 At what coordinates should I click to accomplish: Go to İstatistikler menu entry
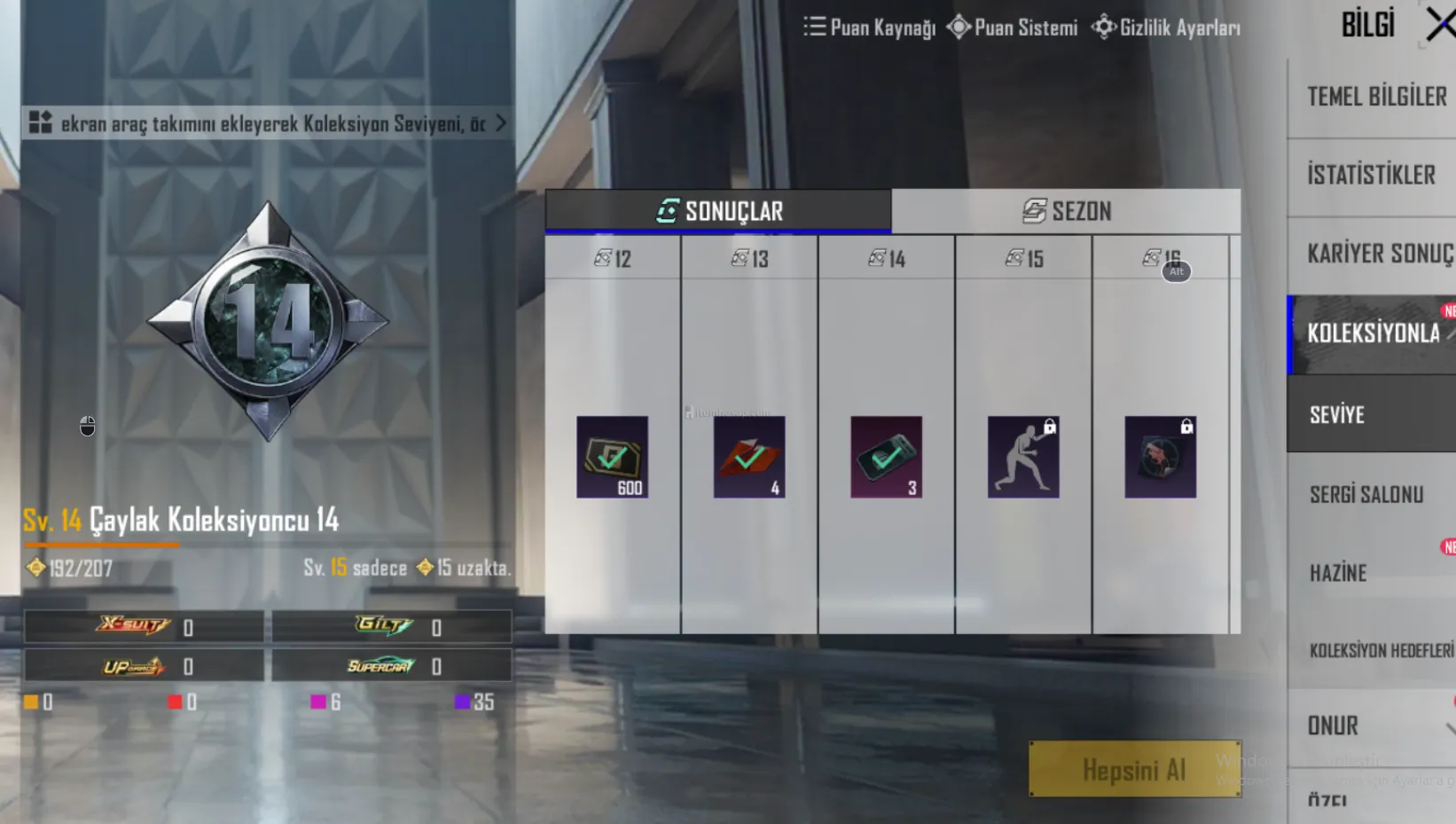click(x=1371, y=175)
